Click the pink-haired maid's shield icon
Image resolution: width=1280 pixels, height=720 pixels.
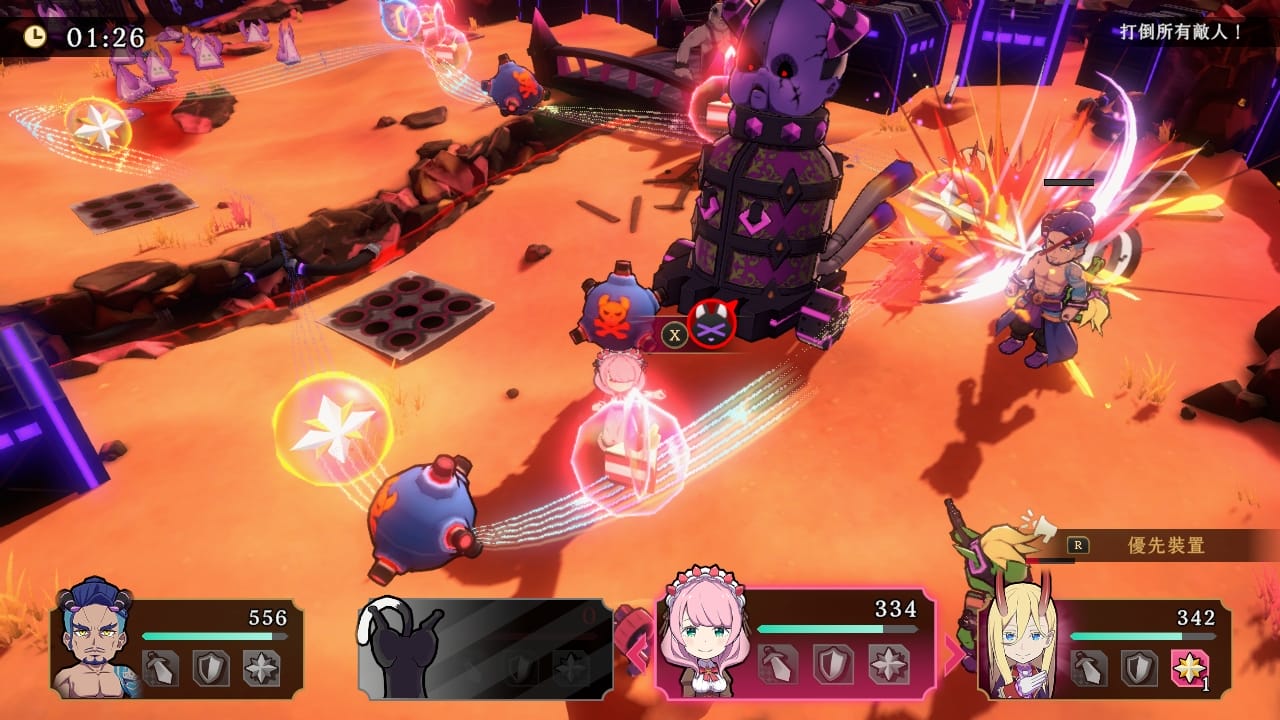click(x=832, y=665)
